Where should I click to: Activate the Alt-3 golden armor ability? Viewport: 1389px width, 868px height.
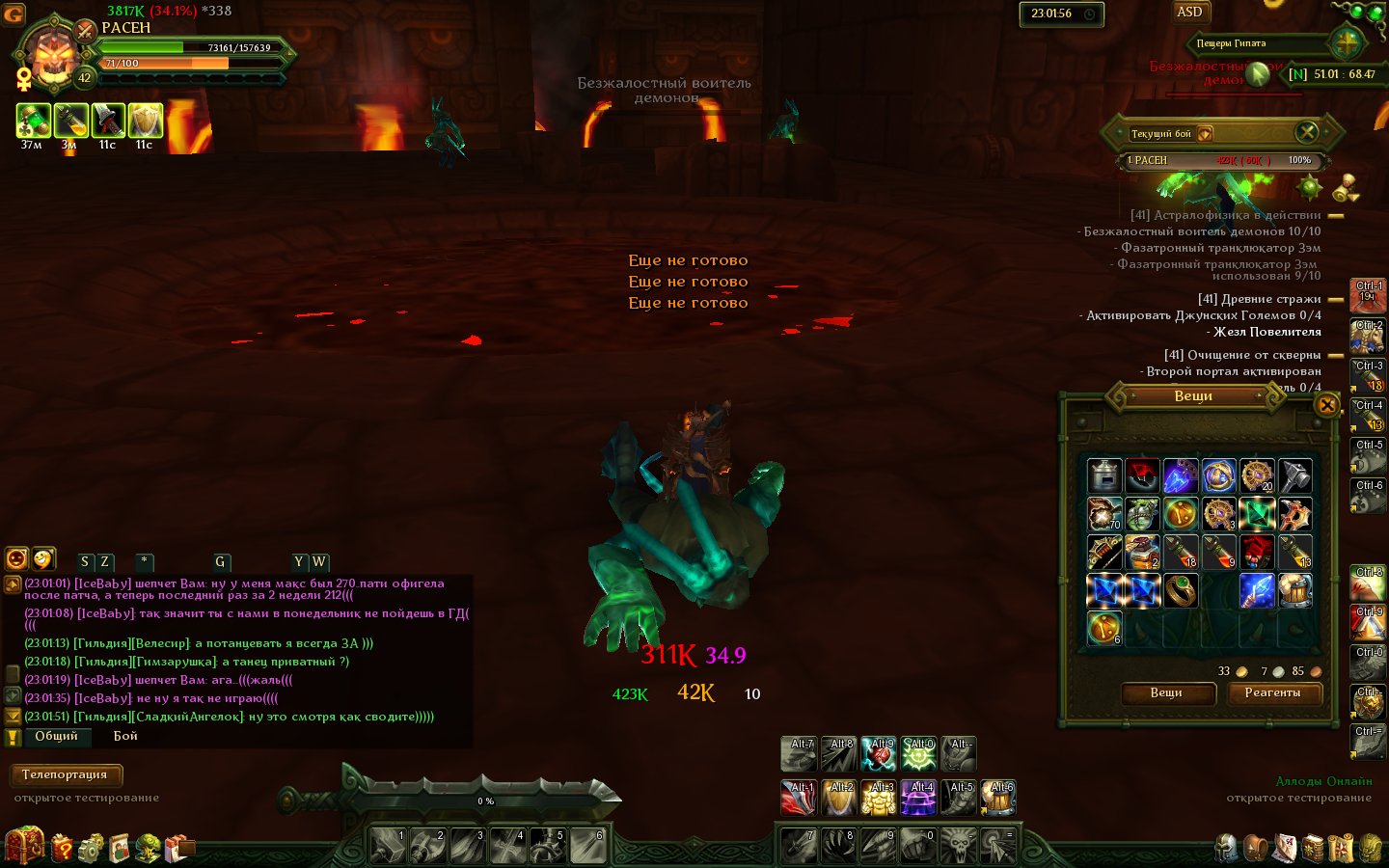(x=879, y=799)
